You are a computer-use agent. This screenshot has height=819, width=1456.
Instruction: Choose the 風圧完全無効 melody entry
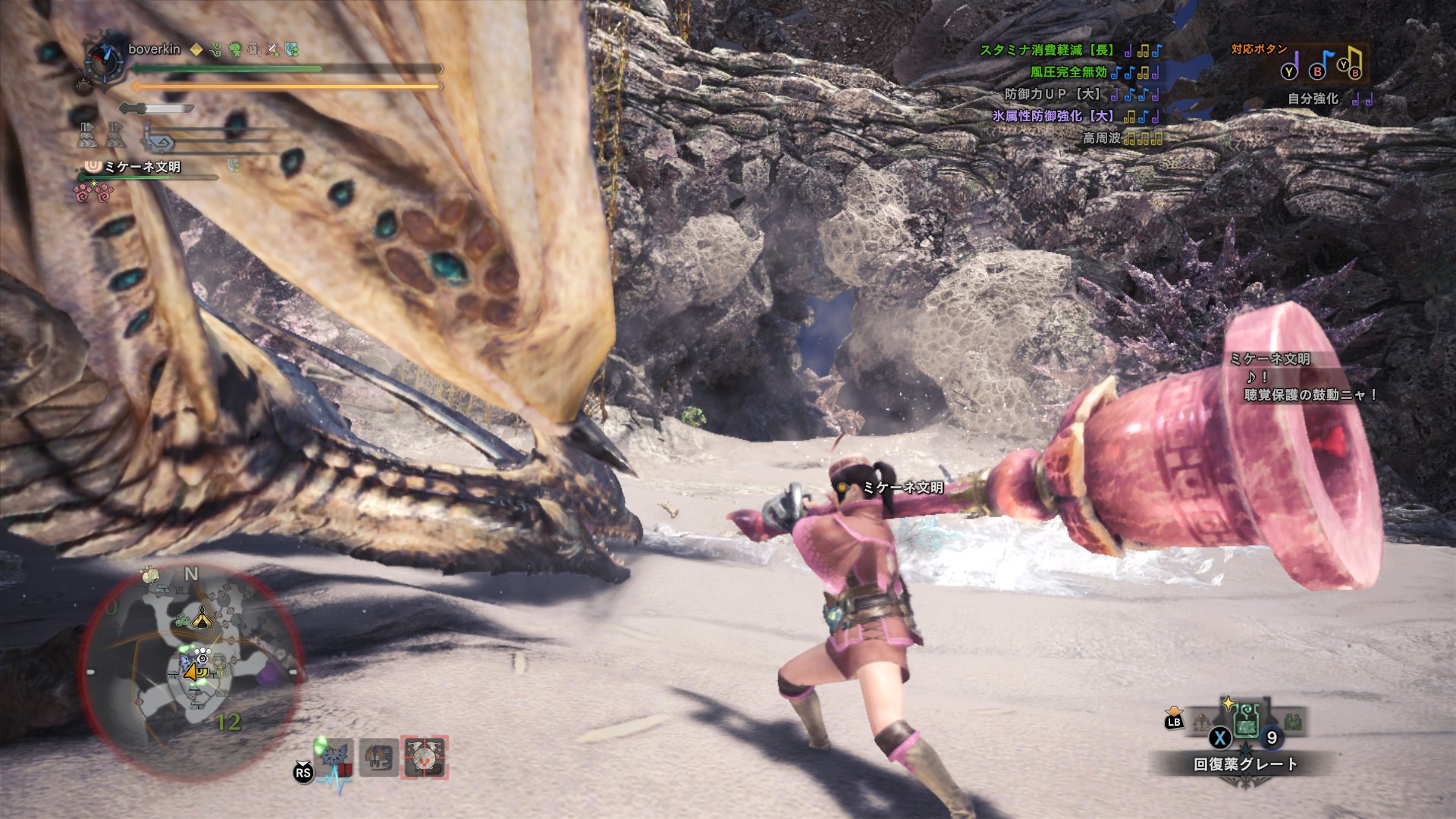tap(1068, 72)
